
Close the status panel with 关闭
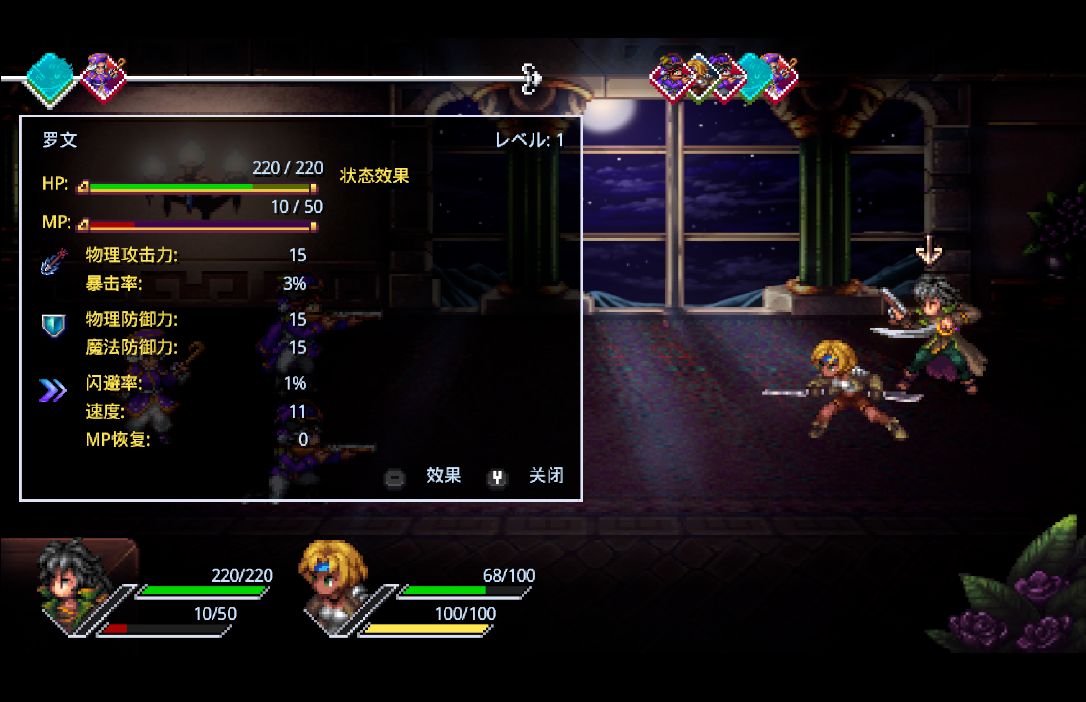(545, 476)
